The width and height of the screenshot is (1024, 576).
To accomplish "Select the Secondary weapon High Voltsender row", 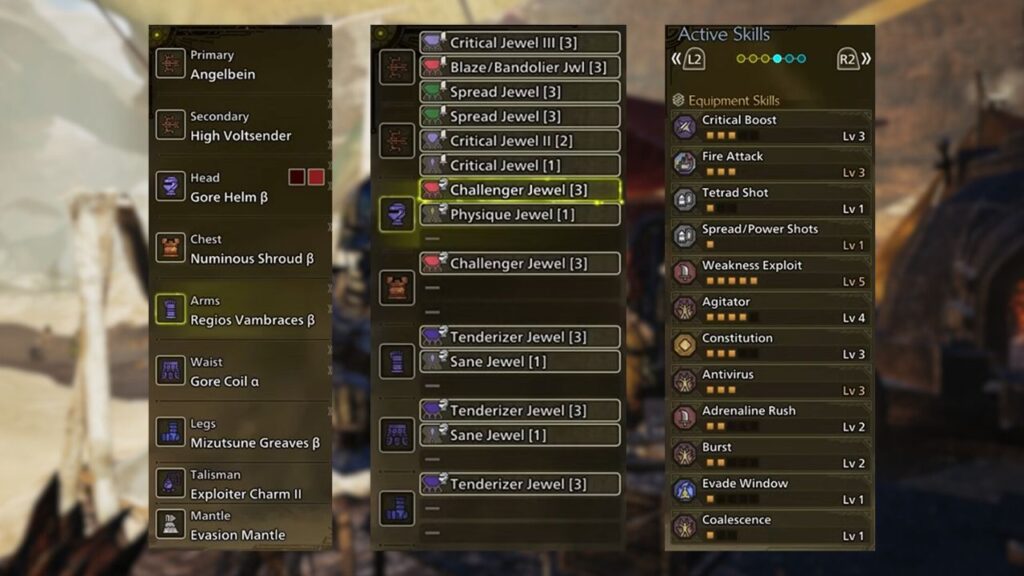I will (240, 127).
